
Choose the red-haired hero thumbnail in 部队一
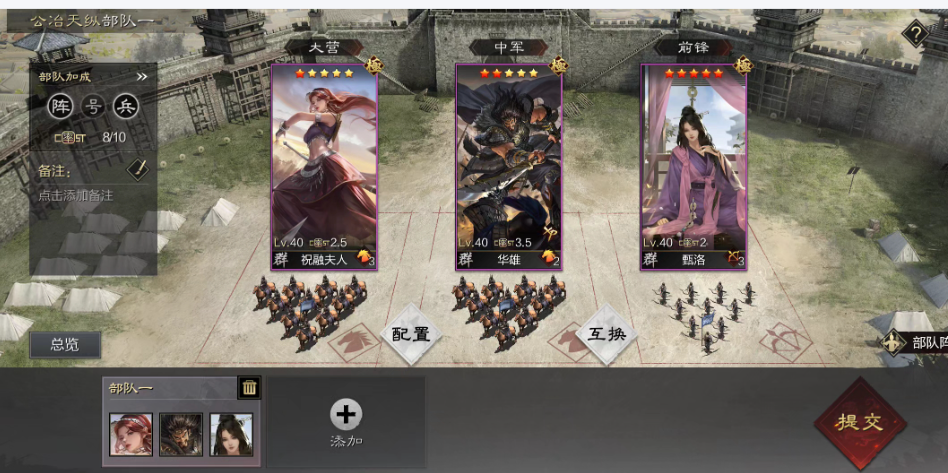[x=131, y=434]
